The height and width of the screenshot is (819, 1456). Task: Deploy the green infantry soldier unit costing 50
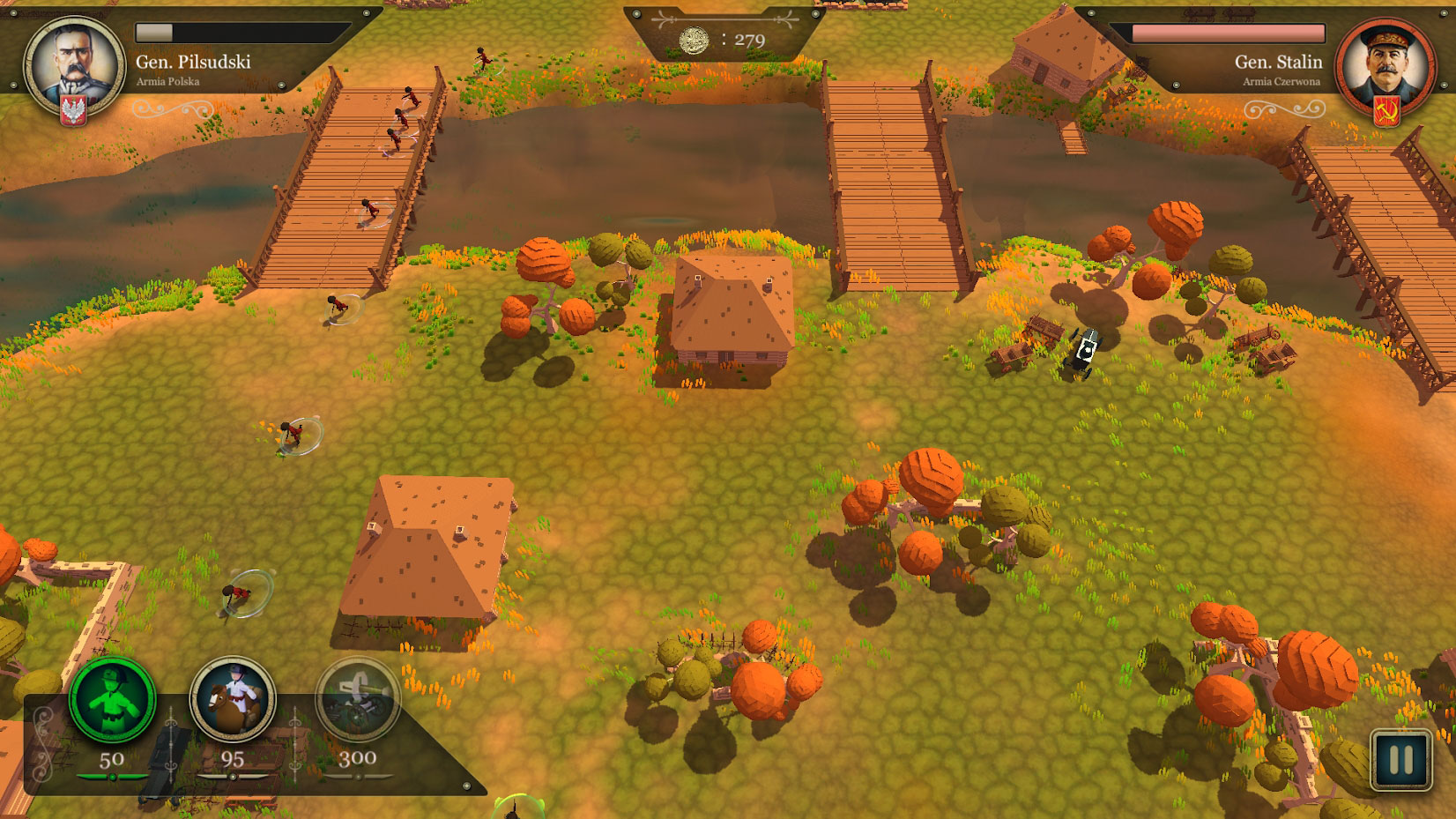112,701
